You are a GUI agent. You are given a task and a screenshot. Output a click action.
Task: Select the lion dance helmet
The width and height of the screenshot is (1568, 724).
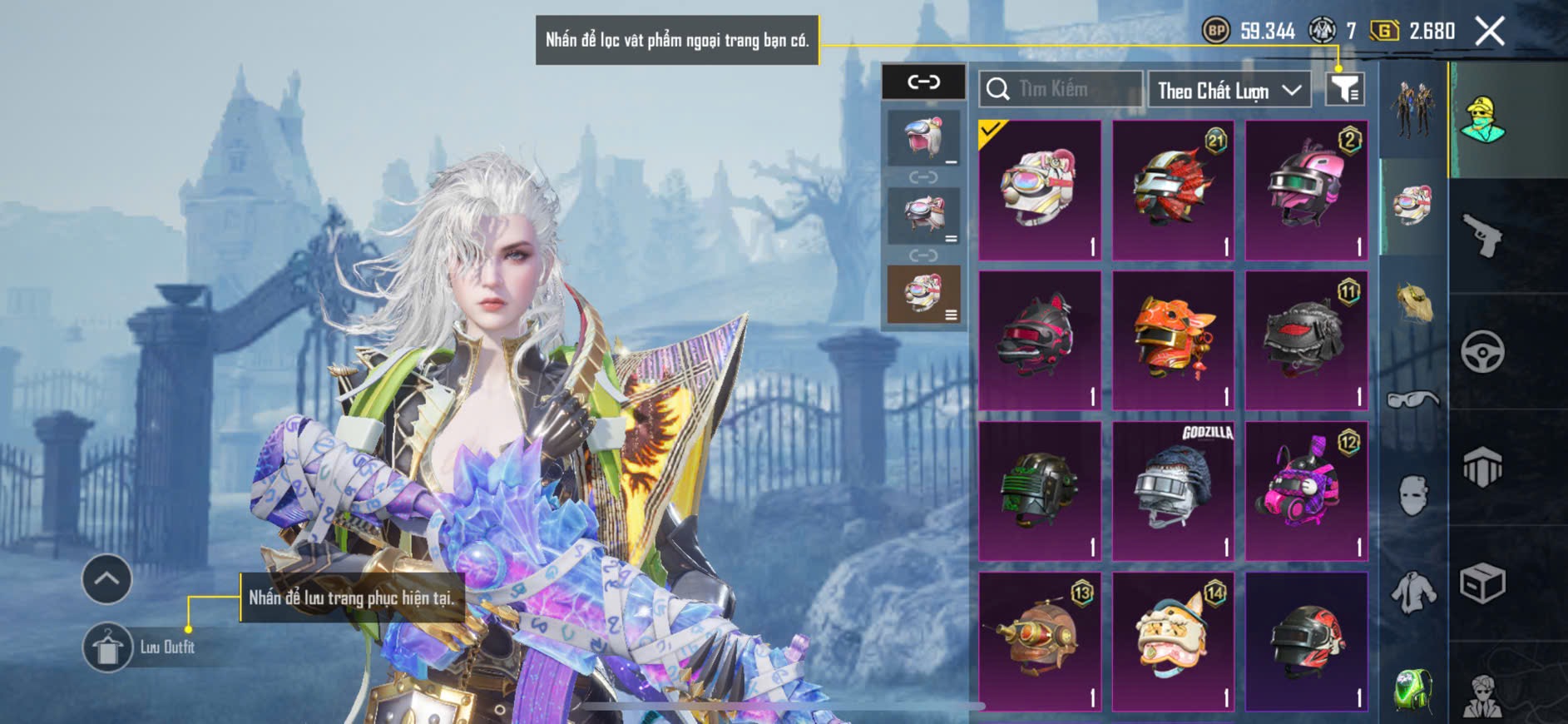1172,641
